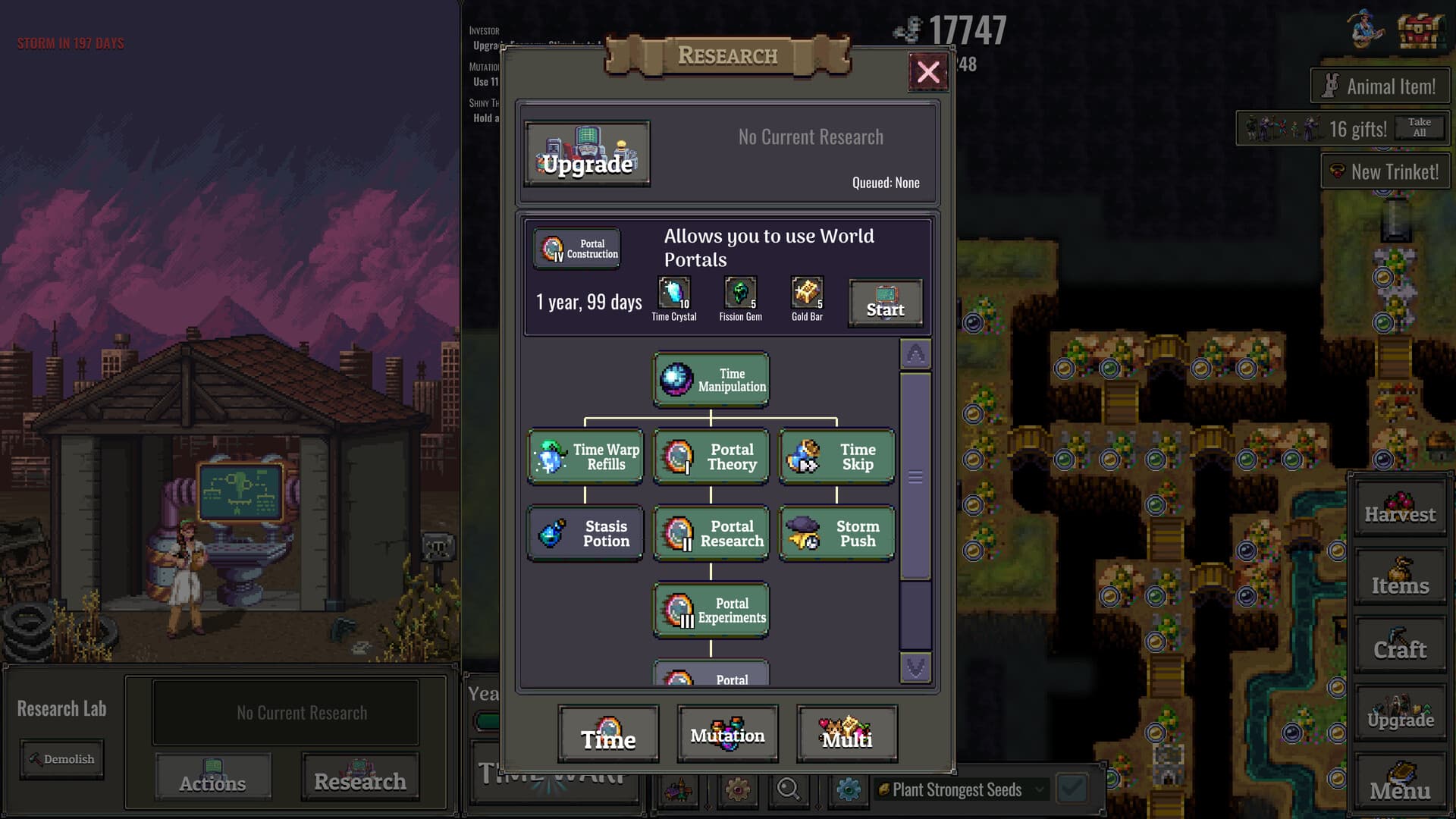The height and width of the screenshot is (819, 1456).
Task: Enable the checkbox beside Plant Strongest Seeds
Action: click(1072, 789)
